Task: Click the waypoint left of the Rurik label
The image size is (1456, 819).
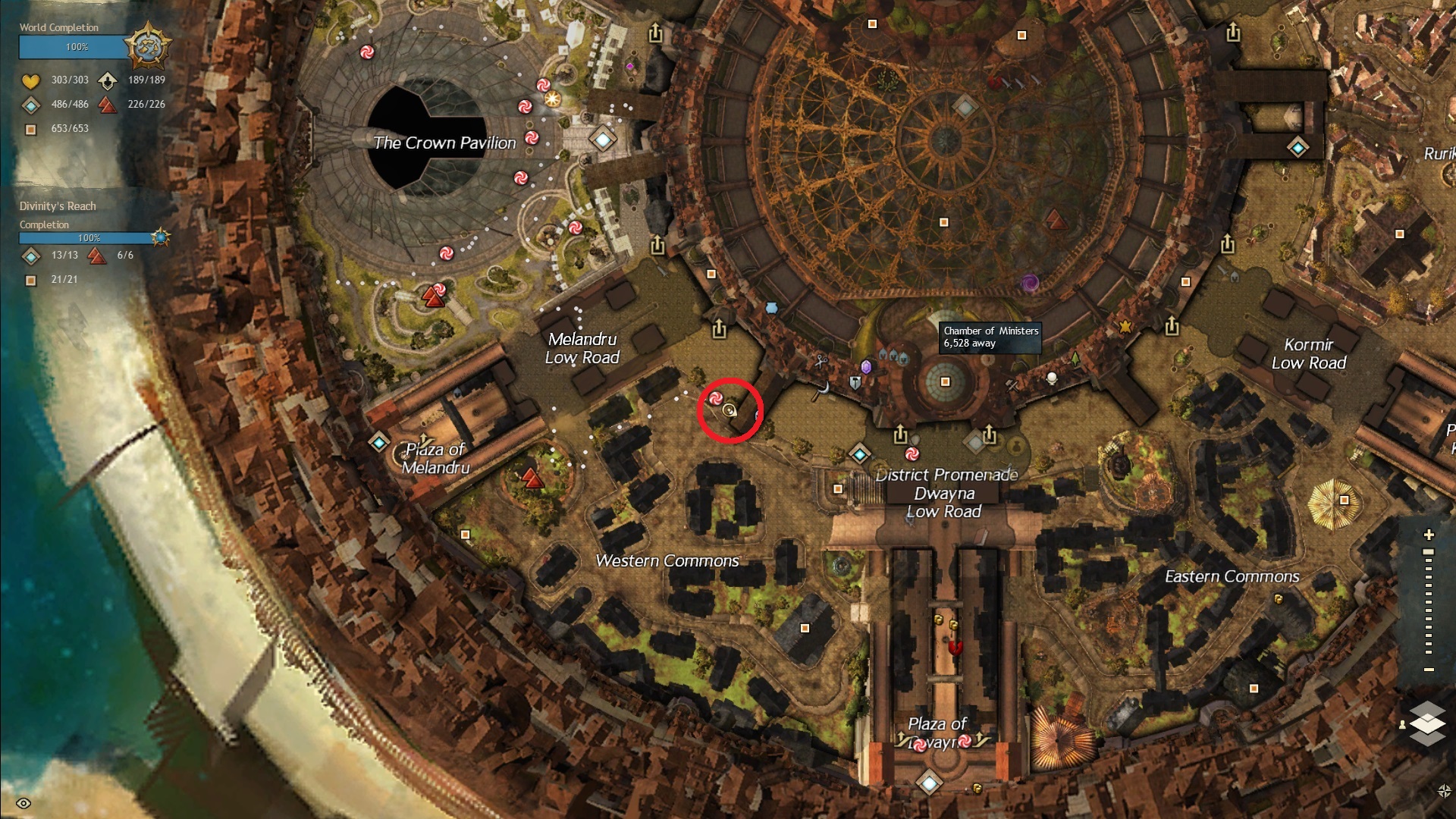Action: pos(1298,147)
